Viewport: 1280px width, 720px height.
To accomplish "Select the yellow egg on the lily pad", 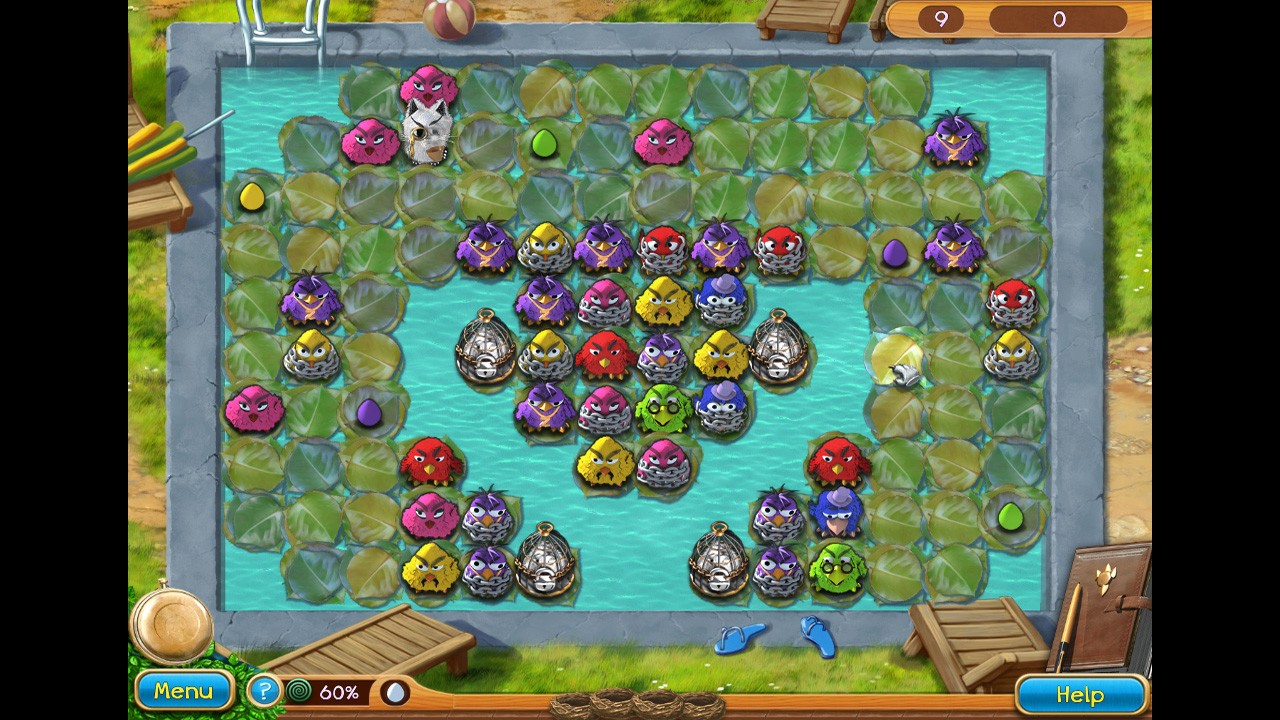I will click(x=252, y=197).
